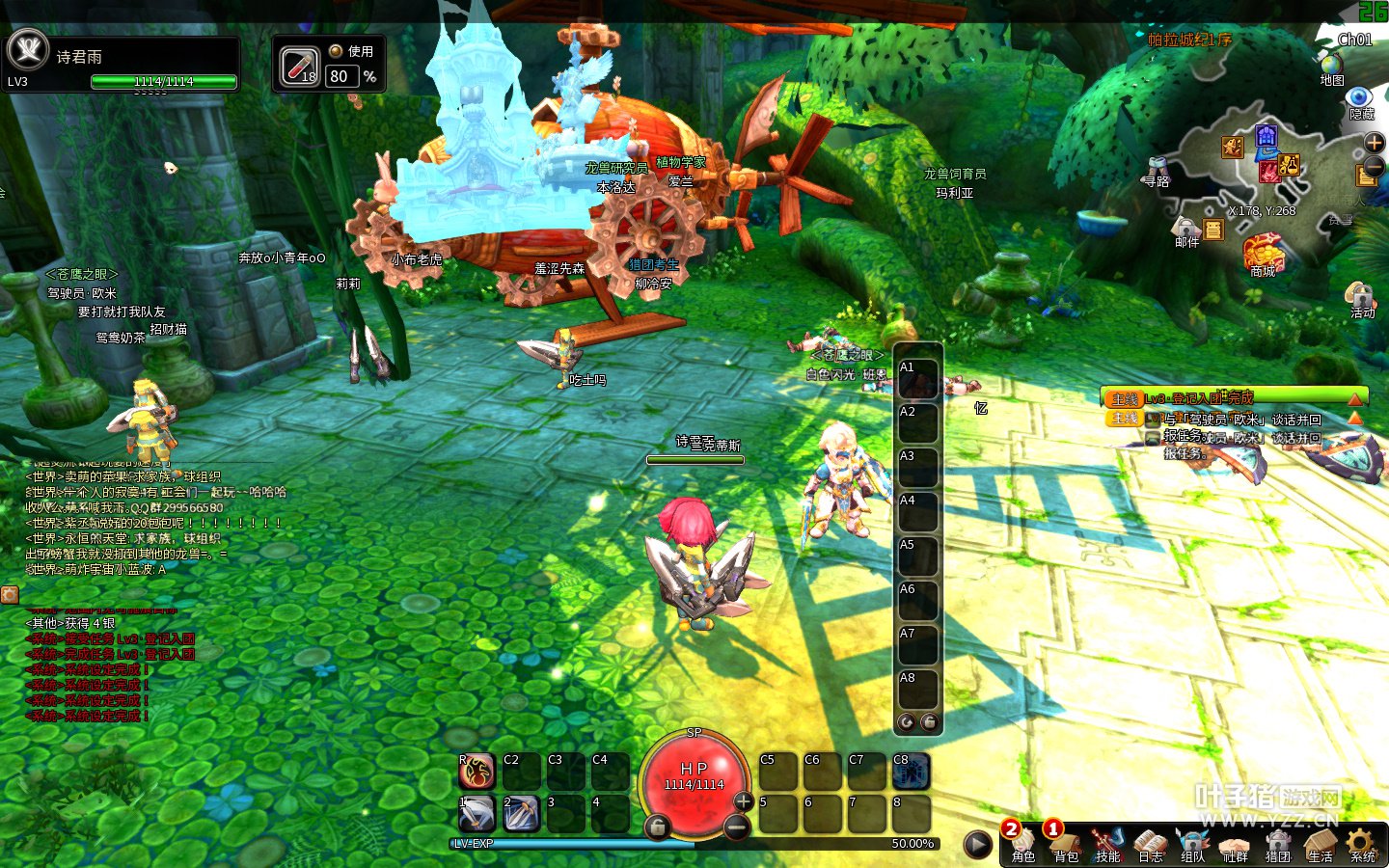Open the 背包 backpack inventory
1389x868 pixels.
pos(1065,842)
